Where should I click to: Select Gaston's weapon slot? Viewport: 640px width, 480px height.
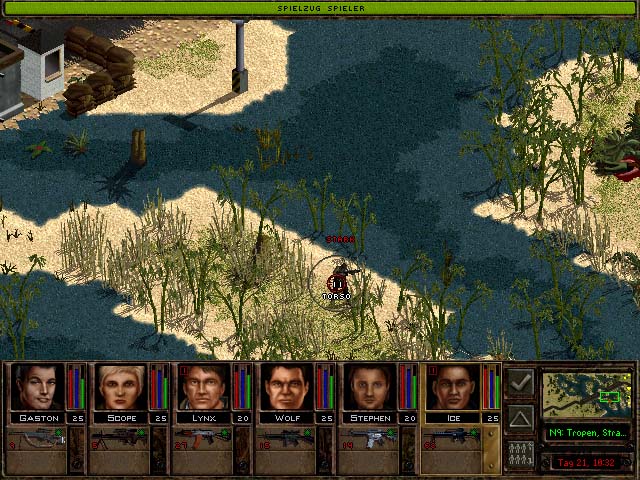[x=36, y=438]
